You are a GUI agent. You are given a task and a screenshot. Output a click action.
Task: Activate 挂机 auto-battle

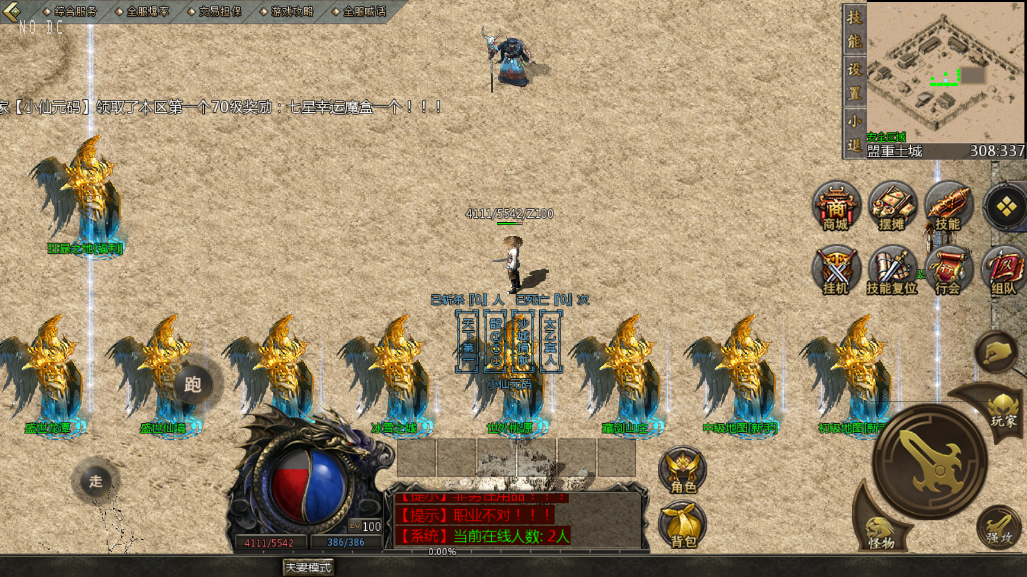pos(836,270)
